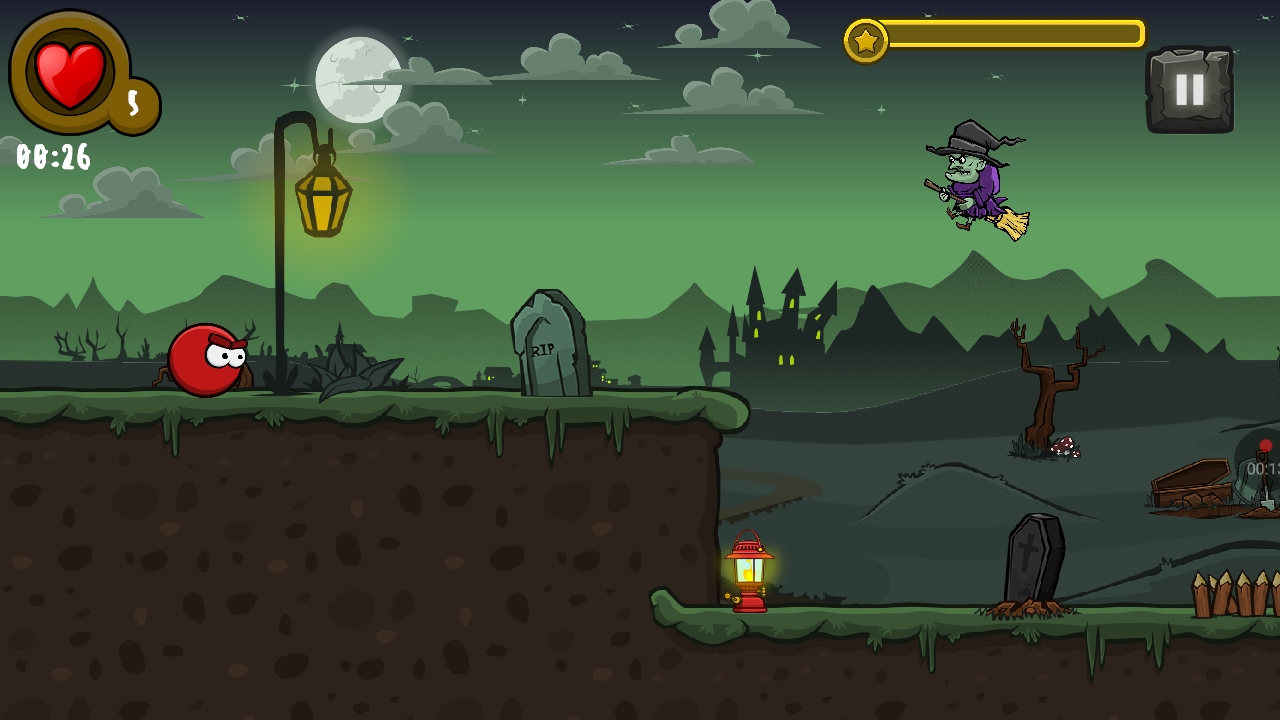This screenshot has width=1280, height=720.
Task: Click the lives counter badge beside the heart
Action: click(131, 100)
